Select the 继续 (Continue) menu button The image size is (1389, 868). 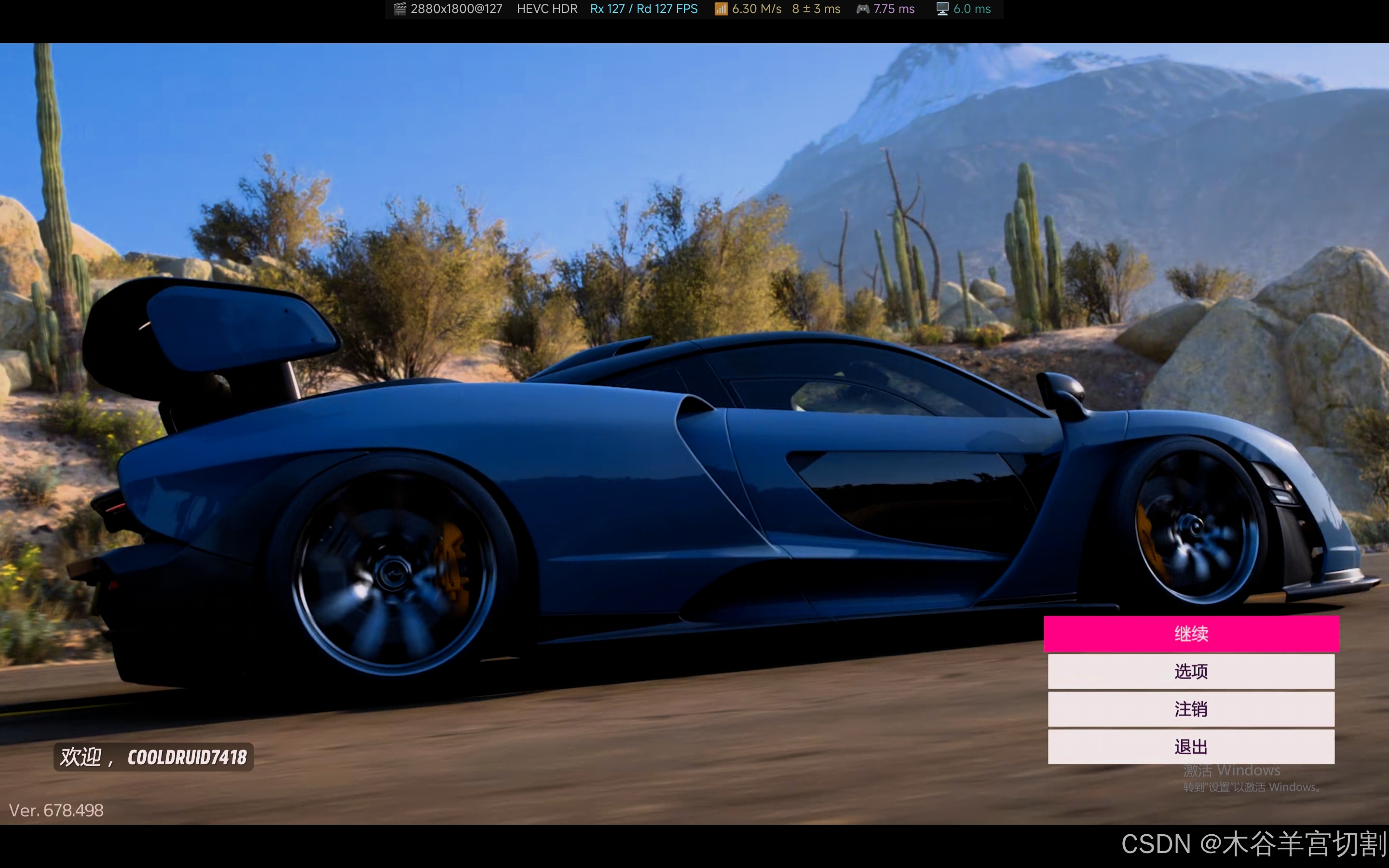(1191, 634)
